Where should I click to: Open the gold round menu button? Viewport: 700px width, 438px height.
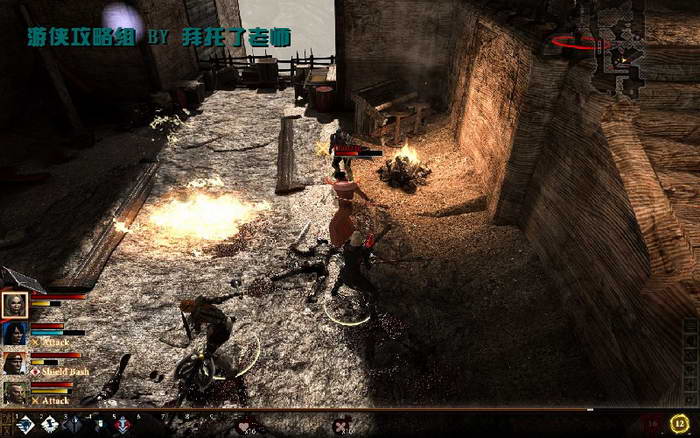click(679, 423)
